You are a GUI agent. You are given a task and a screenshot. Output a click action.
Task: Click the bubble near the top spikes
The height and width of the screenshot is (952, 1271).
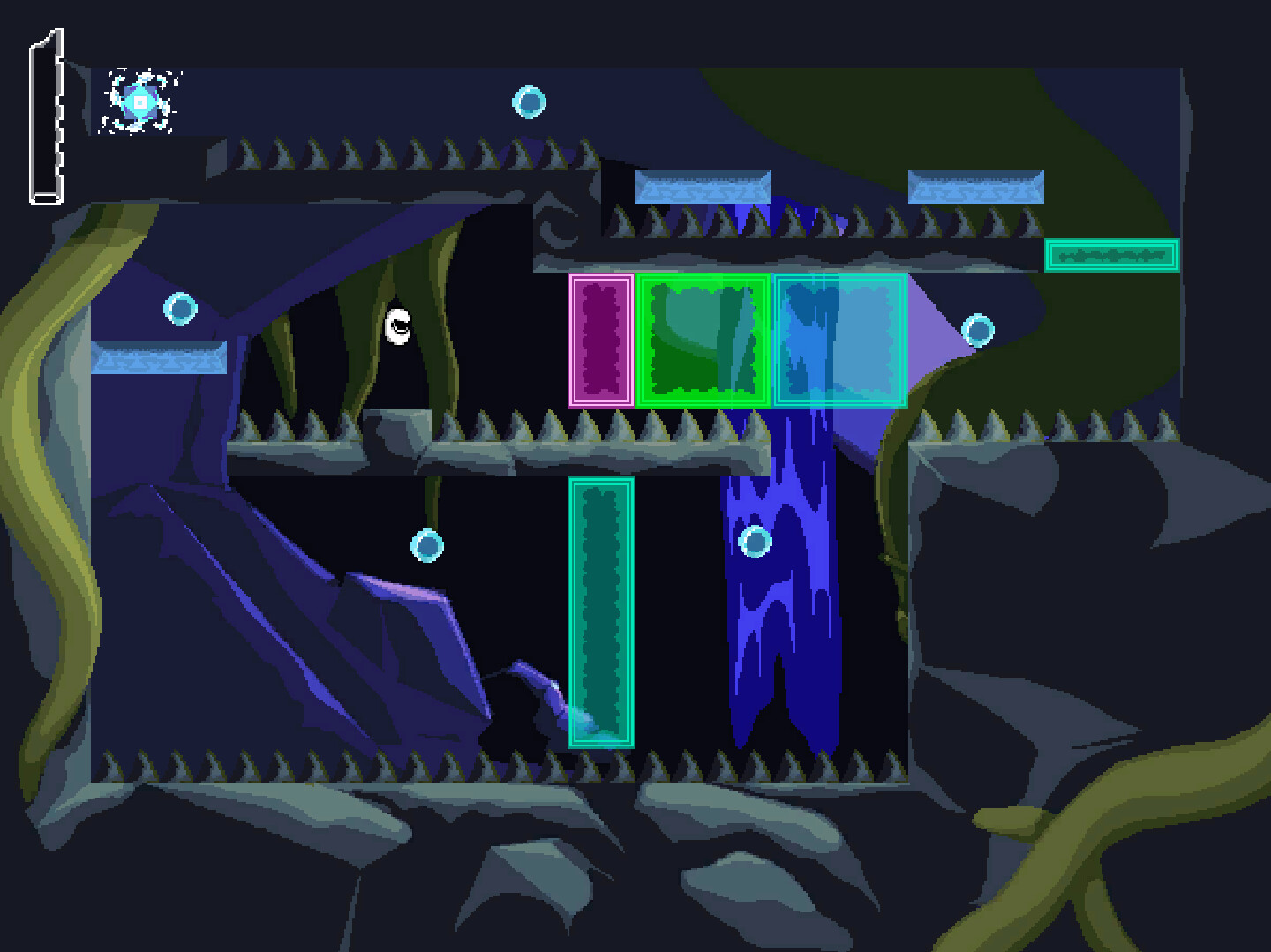click(528, 104)
